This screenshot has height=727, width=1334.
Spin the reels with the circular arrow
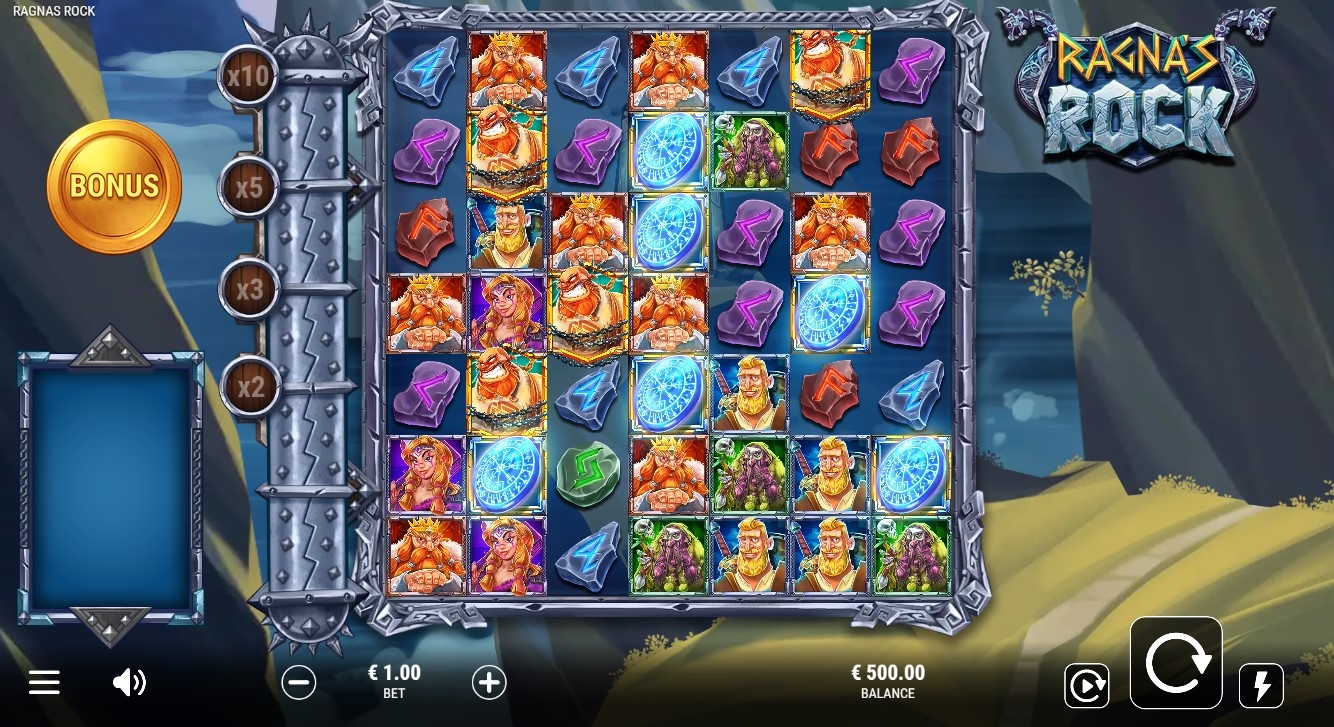pyautogui.click(x=1176, y=663)
